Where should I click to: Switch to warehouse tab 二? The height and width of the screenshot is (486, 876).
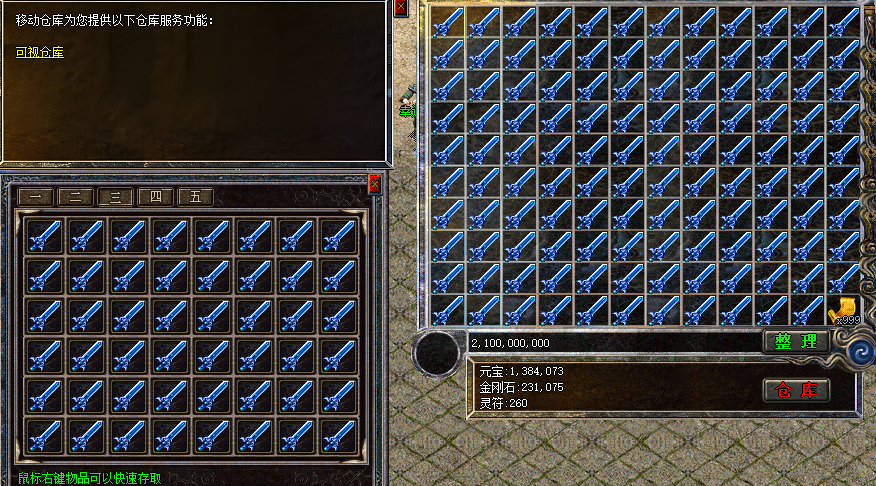tap(75, 197)
